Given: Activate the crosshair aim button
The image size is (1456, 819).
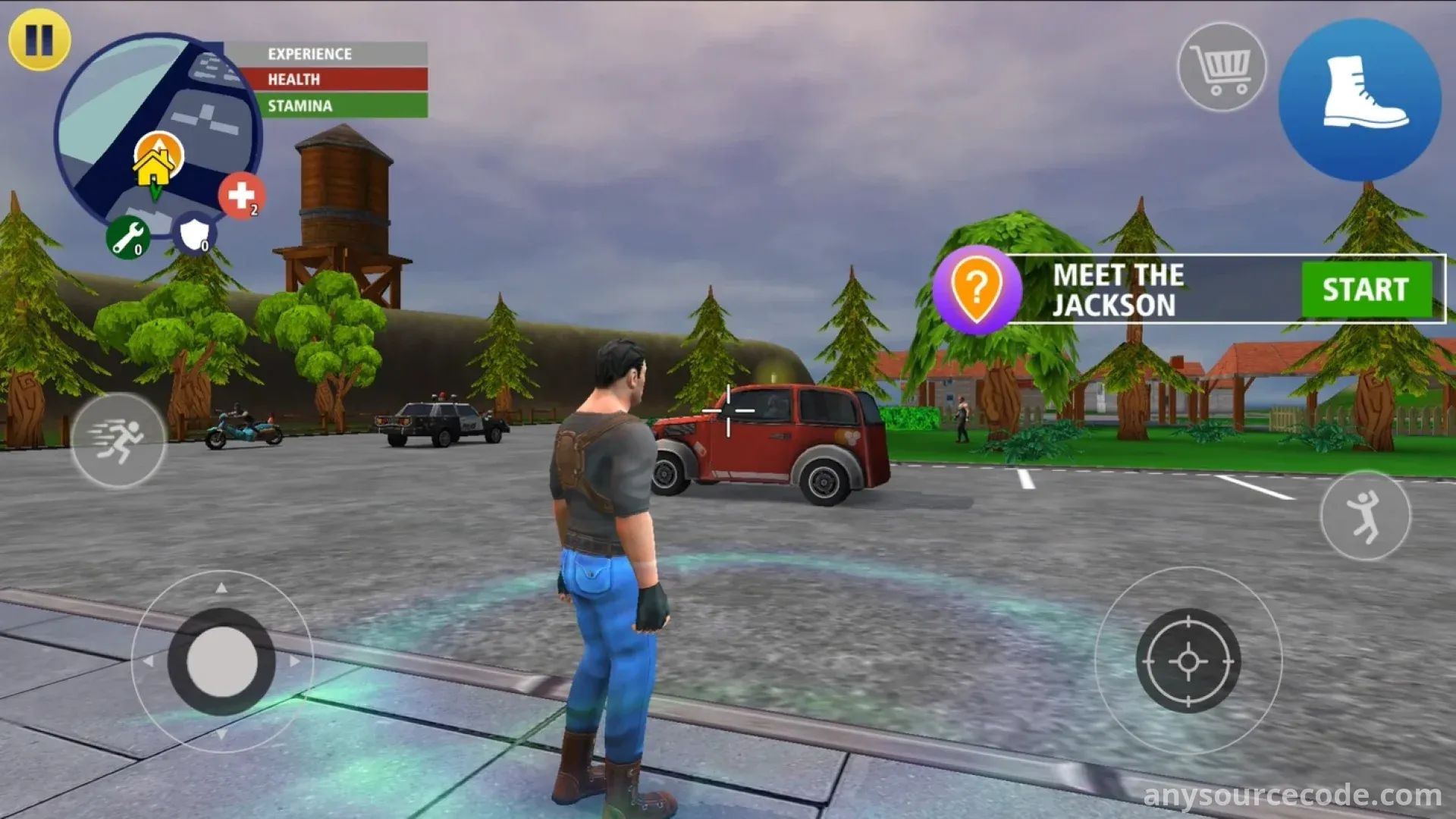Looking at the screenshot, I should tap(1188, 661).
